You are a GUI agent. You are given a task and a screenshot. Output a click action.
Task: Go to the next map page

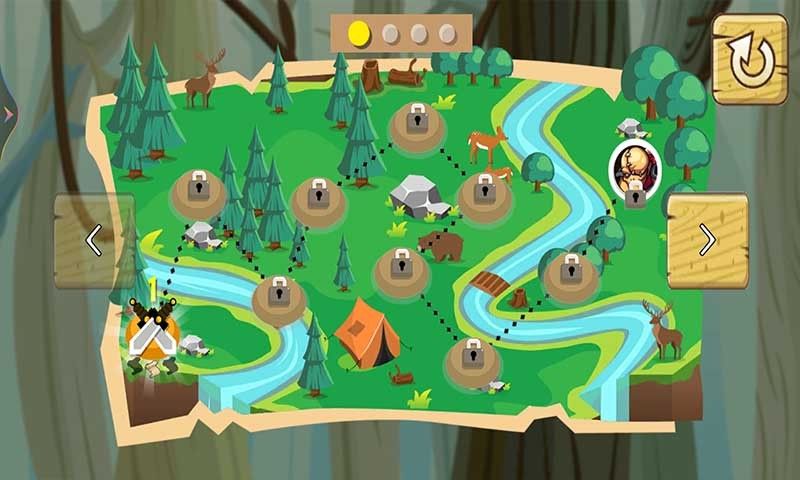[x=707, y=240]
